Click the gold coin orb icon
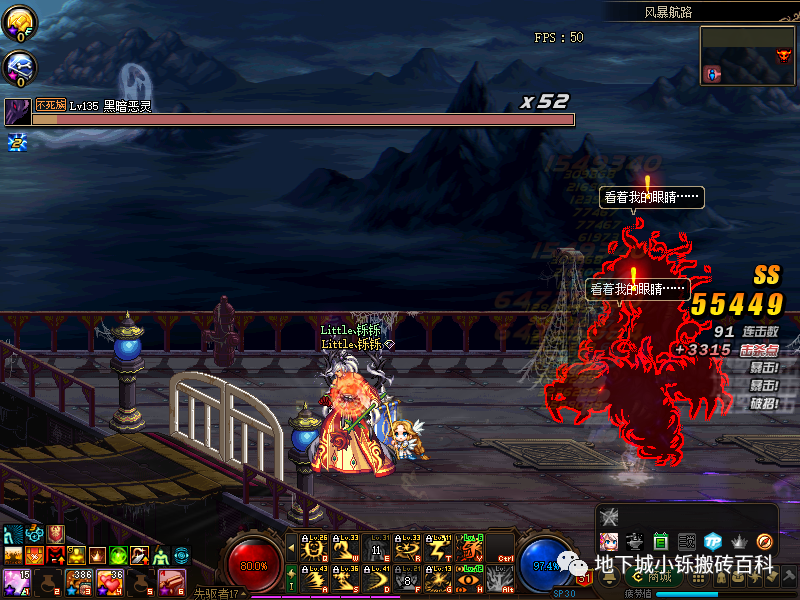This screenshot has width=800, height=600. [20, 20]
